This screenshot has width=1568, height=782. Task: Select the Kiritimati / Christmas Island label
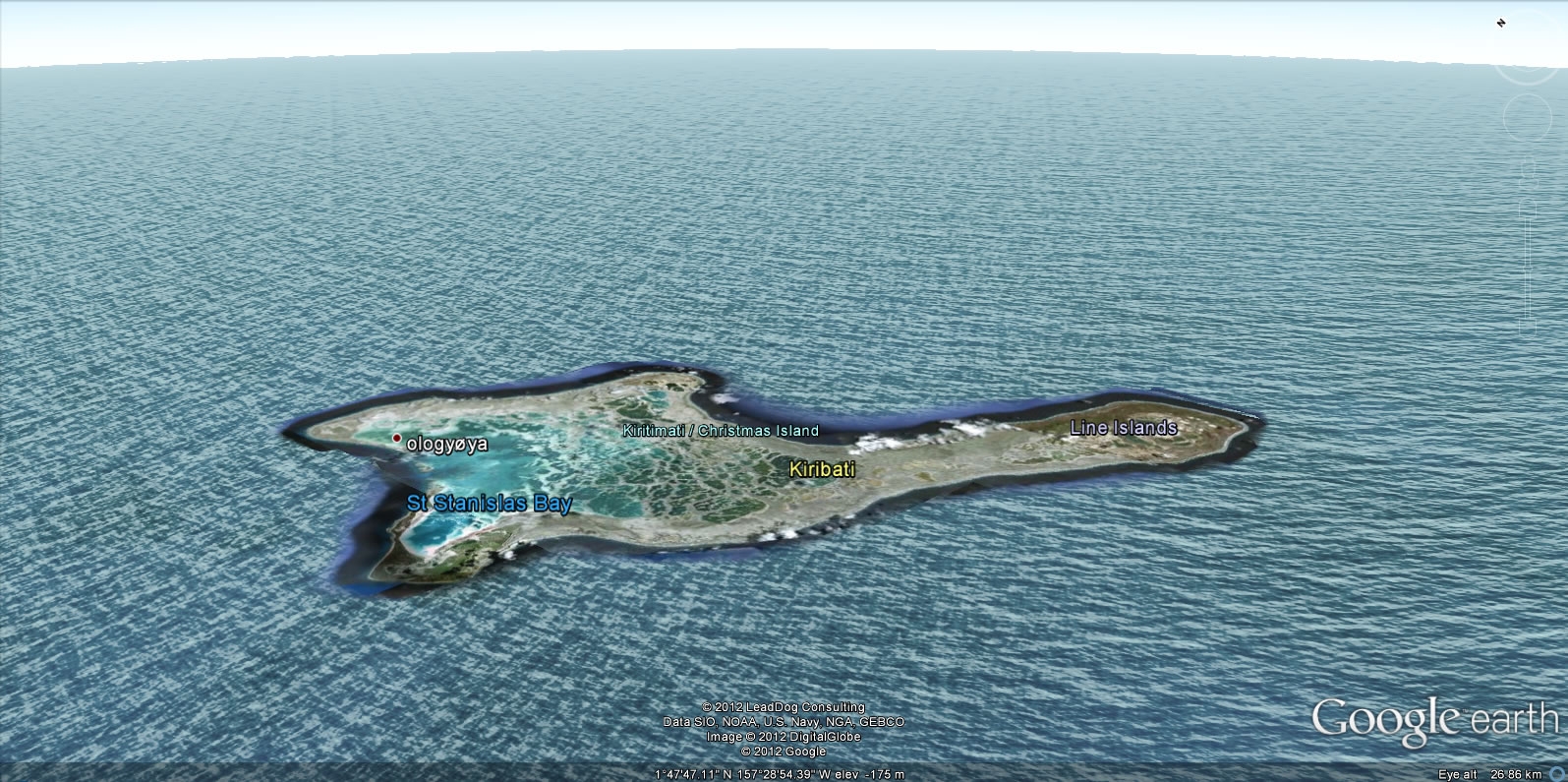[721, 431]
